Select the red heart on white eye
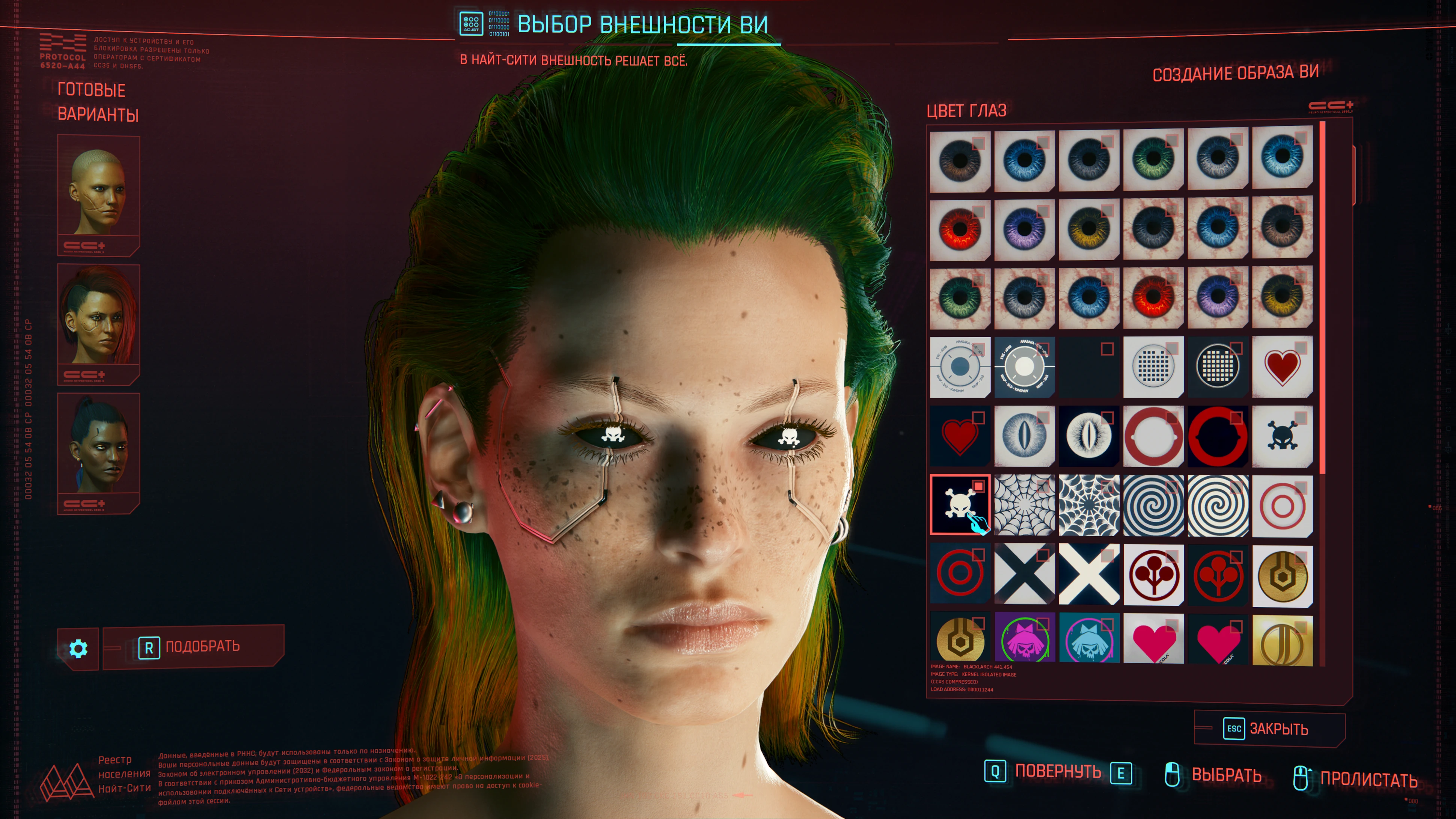The image size is (1456, 819). tap(1282, 367)
